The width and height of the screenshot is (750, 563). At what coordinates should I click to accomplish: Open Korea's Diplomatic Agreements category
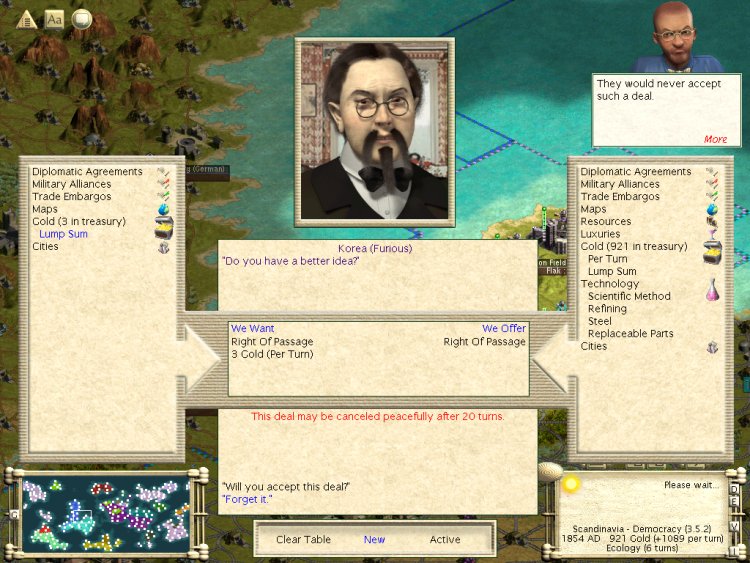coord(87,172)
